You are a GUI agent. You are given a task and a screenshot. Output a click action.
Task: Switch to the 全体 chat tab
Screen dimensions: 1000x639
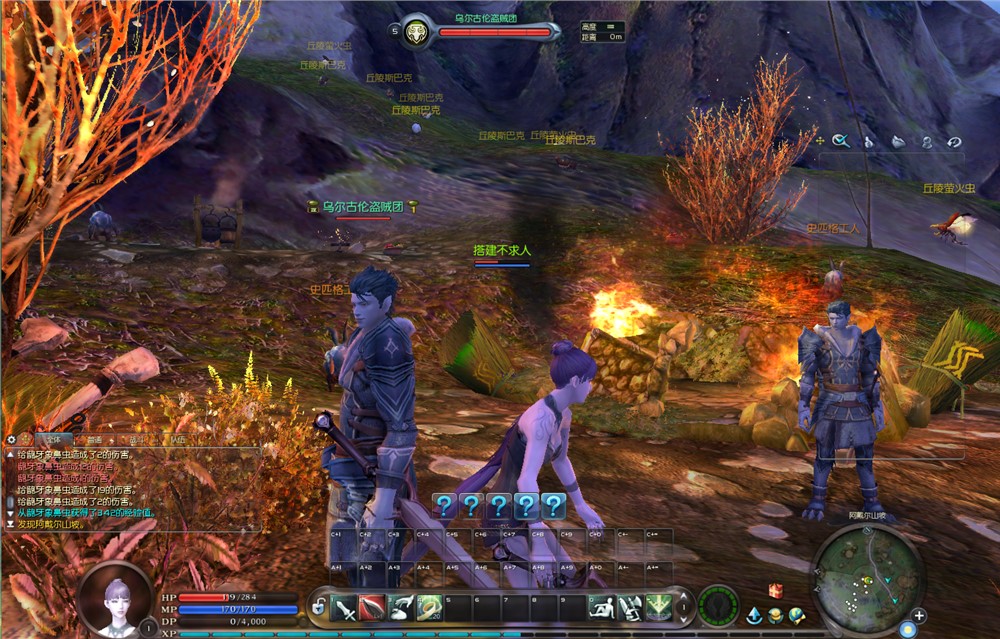(x=49, y=439)
